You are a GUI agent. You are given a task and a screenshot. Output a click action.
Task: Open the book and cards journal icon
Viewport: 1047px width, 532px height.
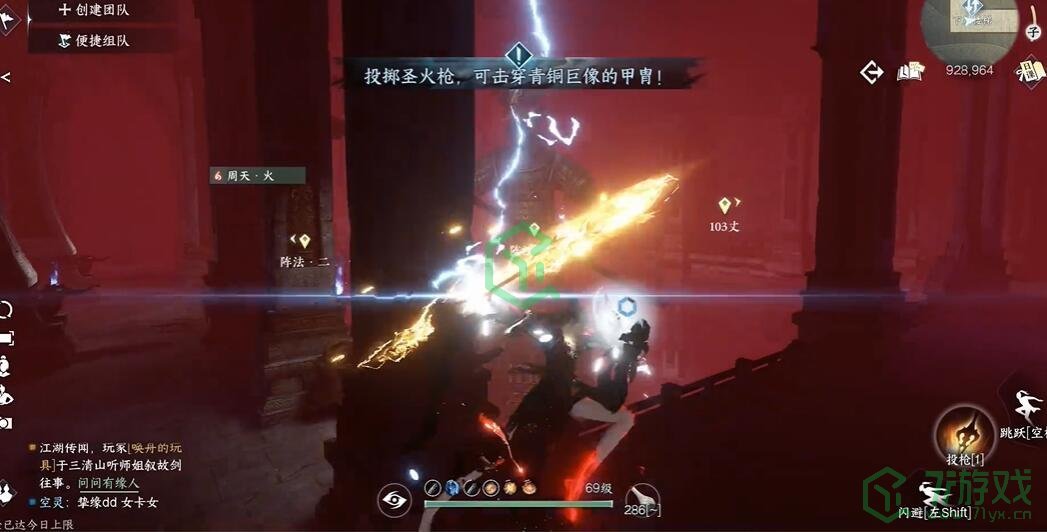point(910,71)
